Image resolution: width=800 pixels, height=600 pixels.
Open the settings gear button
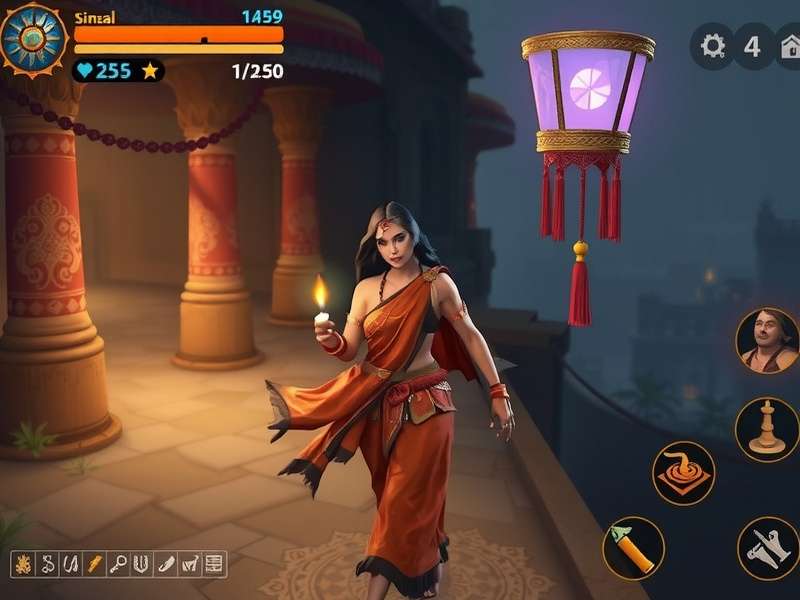712,46
